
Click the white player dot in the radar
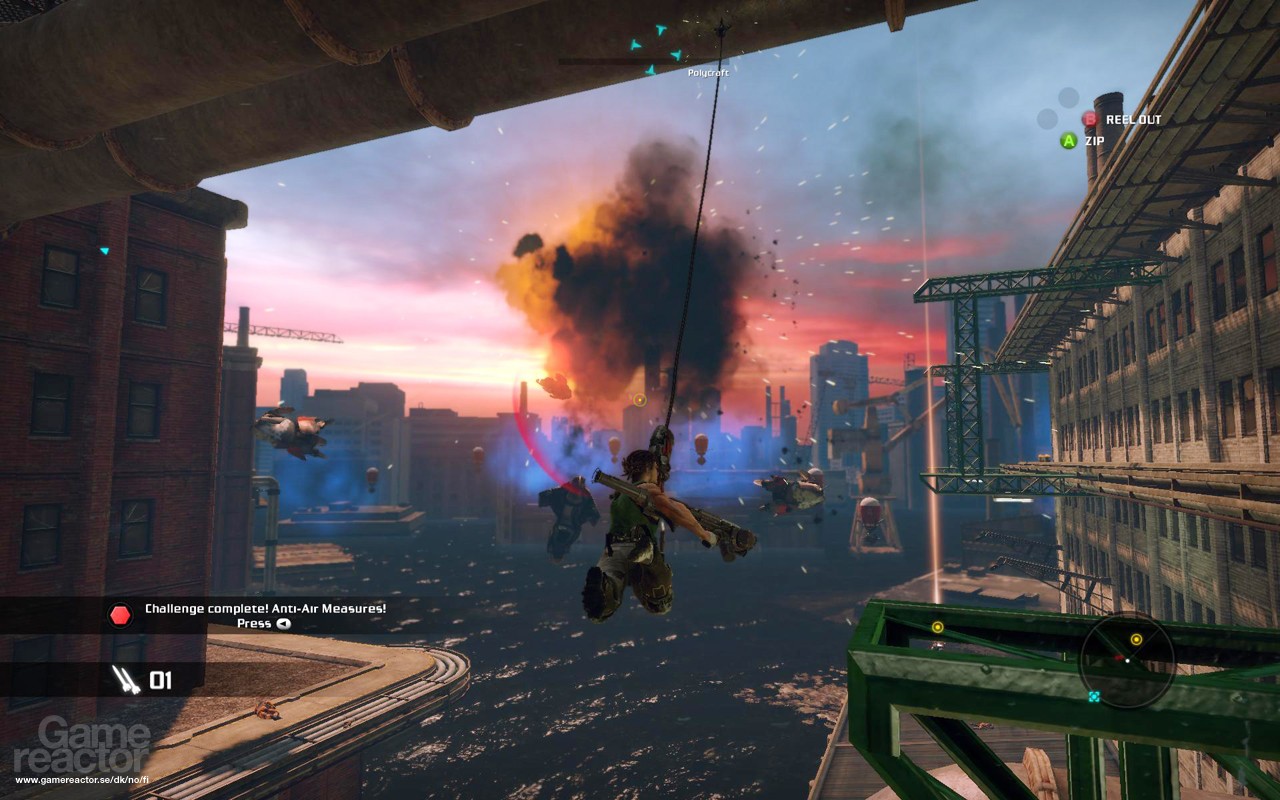tap(1128, 660)
